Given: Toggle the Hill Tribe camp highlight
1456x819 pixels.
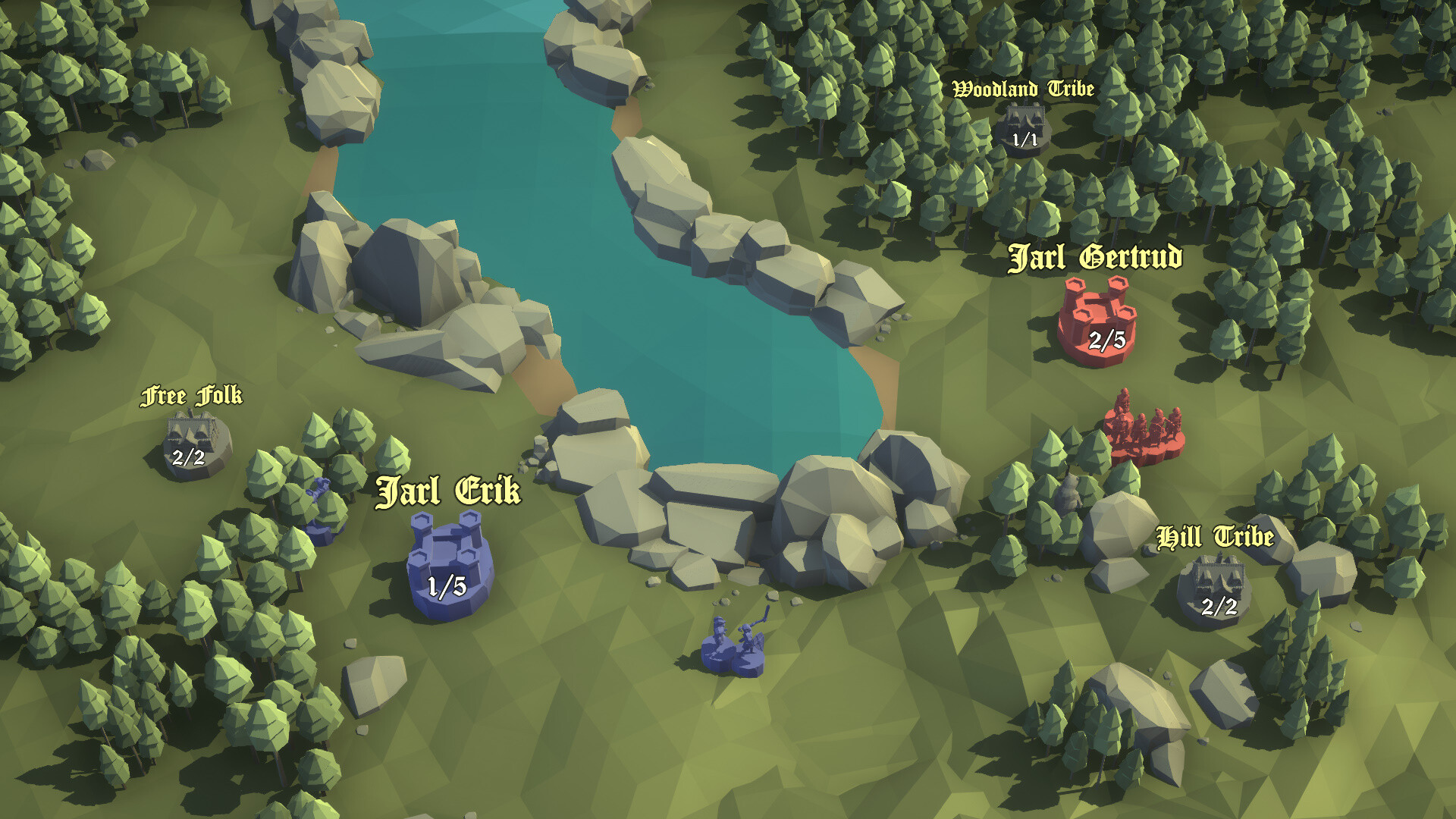Looking at the screenshot, I should pyautogui.click(x=1220, y=580).
